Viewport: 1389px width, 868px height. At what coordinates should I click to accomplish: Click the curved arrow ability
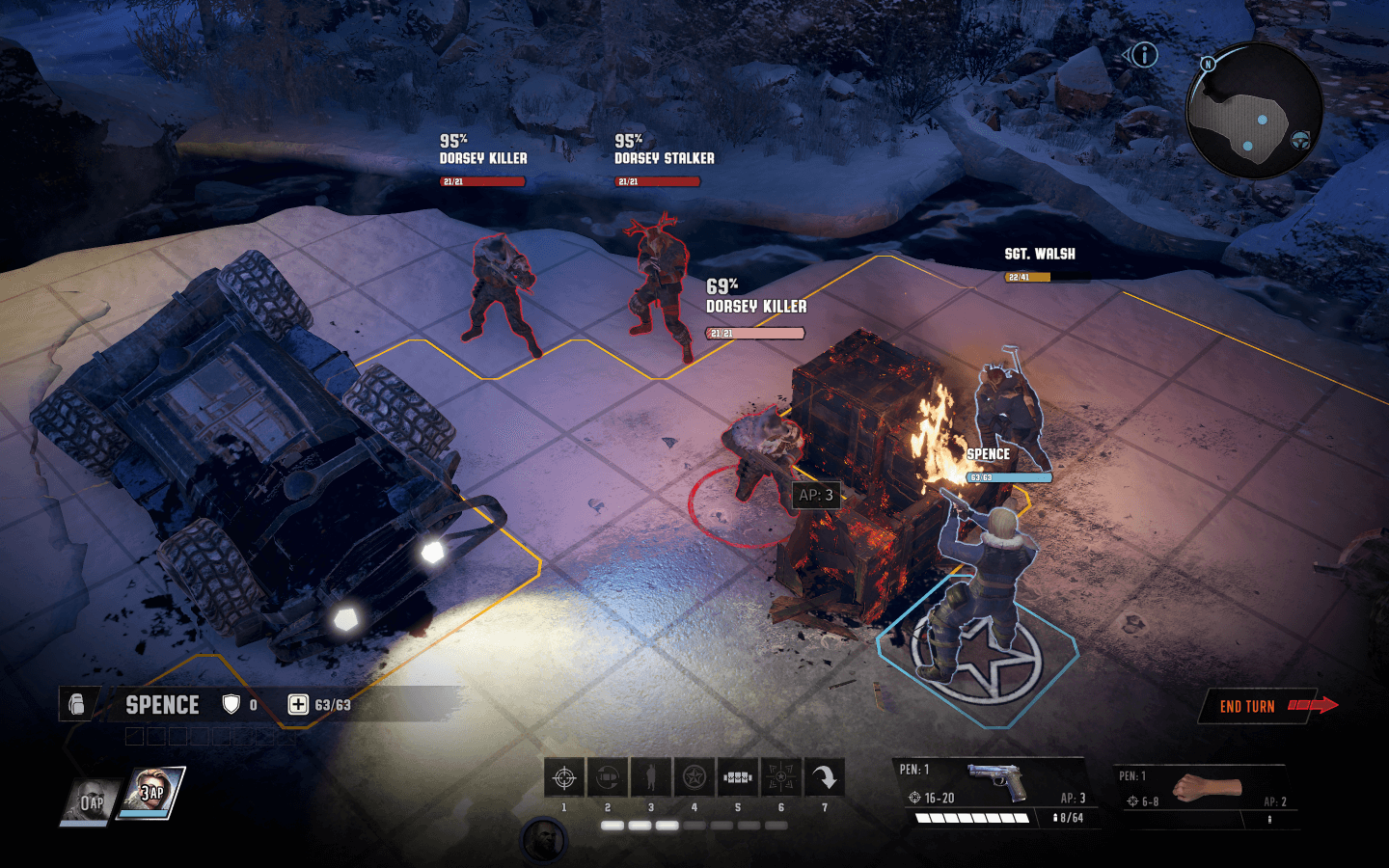[x=825, y=777]
